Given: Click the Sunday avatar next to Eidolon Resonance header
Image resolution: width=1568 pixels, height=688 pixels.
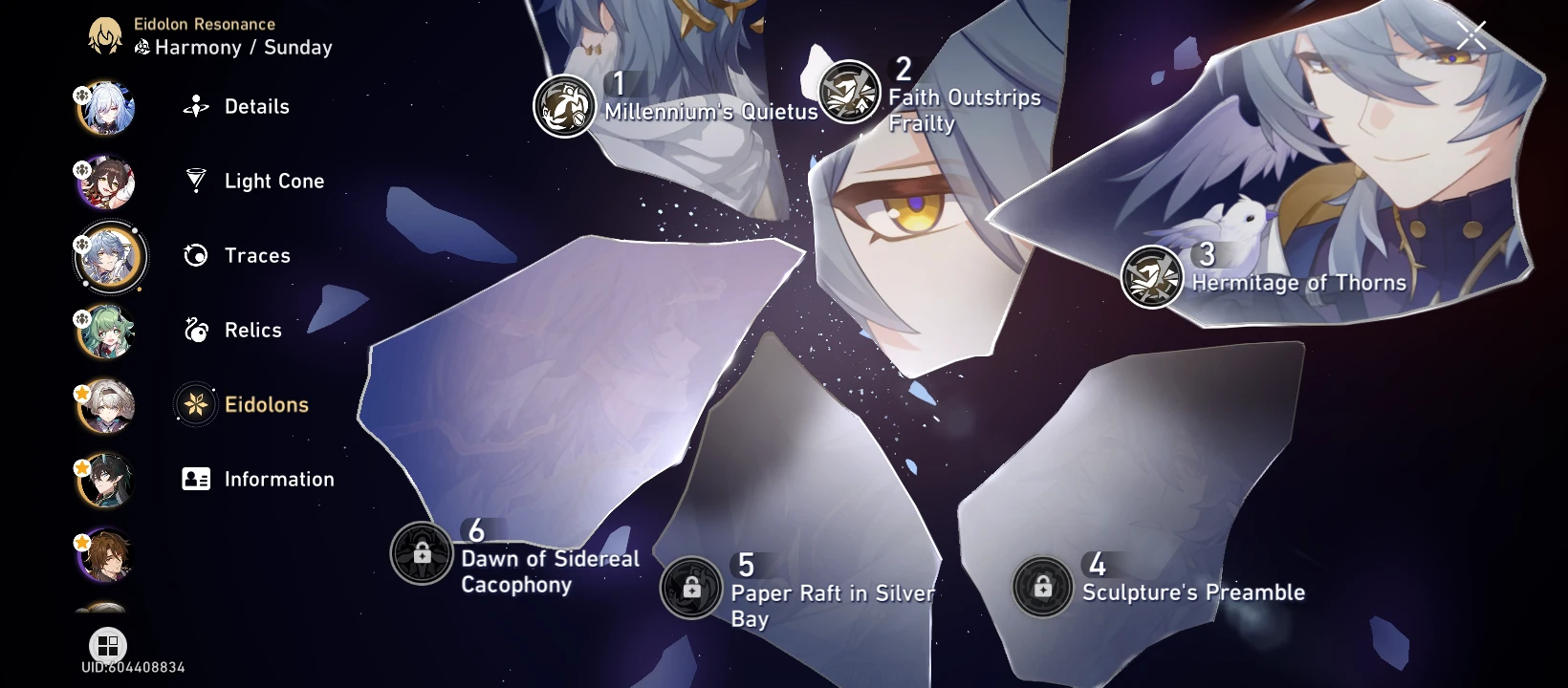Looking at the screenshot, I should pos(105,34).
